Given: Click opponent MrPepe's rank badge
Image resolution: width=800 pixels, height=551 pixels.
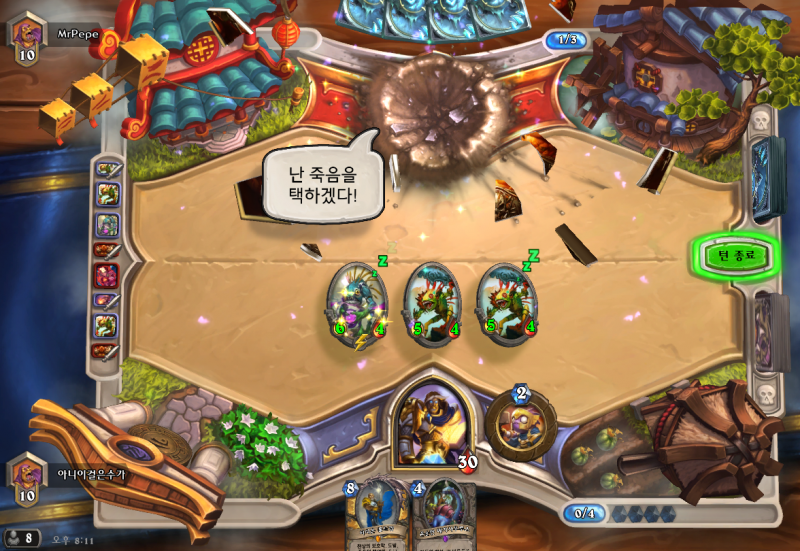Looking at the screenshot, I should coord(26,37).
